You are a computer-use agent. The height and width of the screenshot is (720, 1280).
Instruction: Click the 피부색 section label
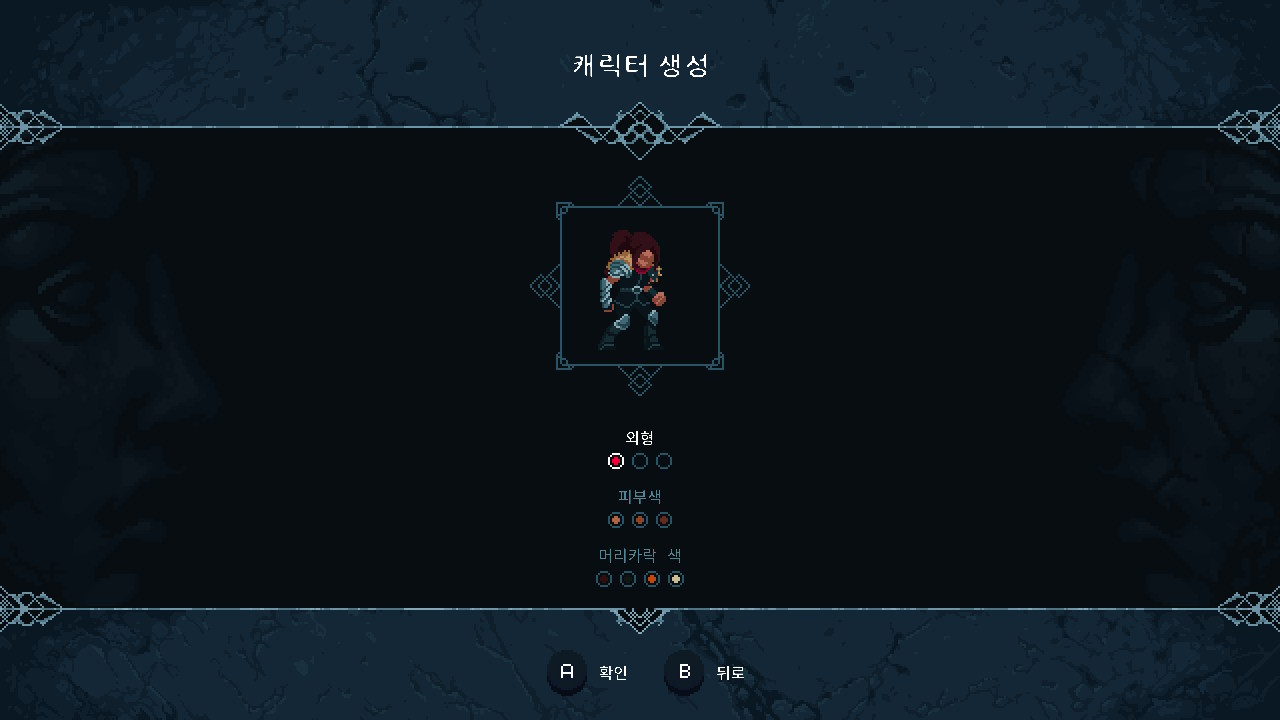coord(640,495)
